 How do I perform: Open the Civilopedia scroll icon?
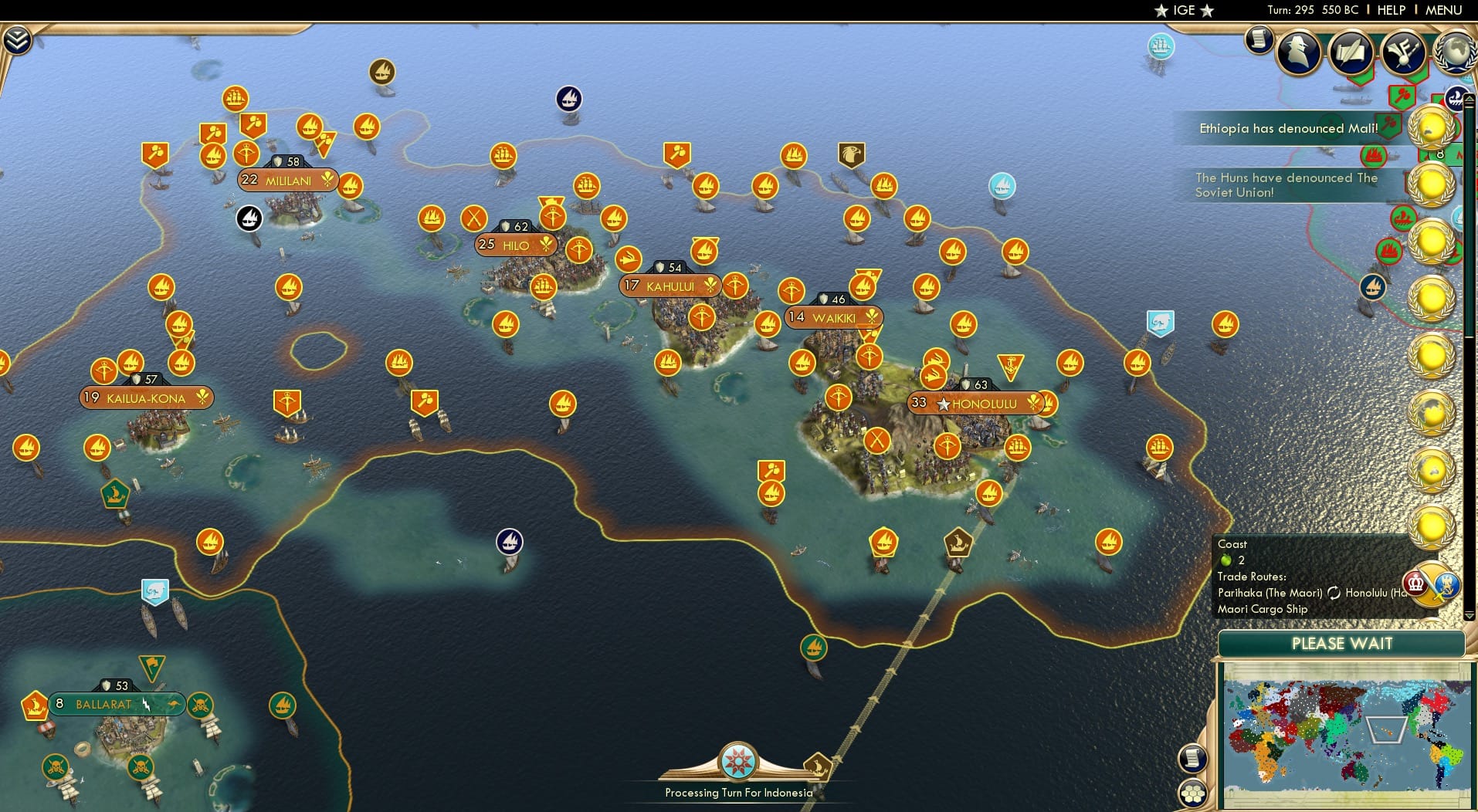tap(1259, 42)
